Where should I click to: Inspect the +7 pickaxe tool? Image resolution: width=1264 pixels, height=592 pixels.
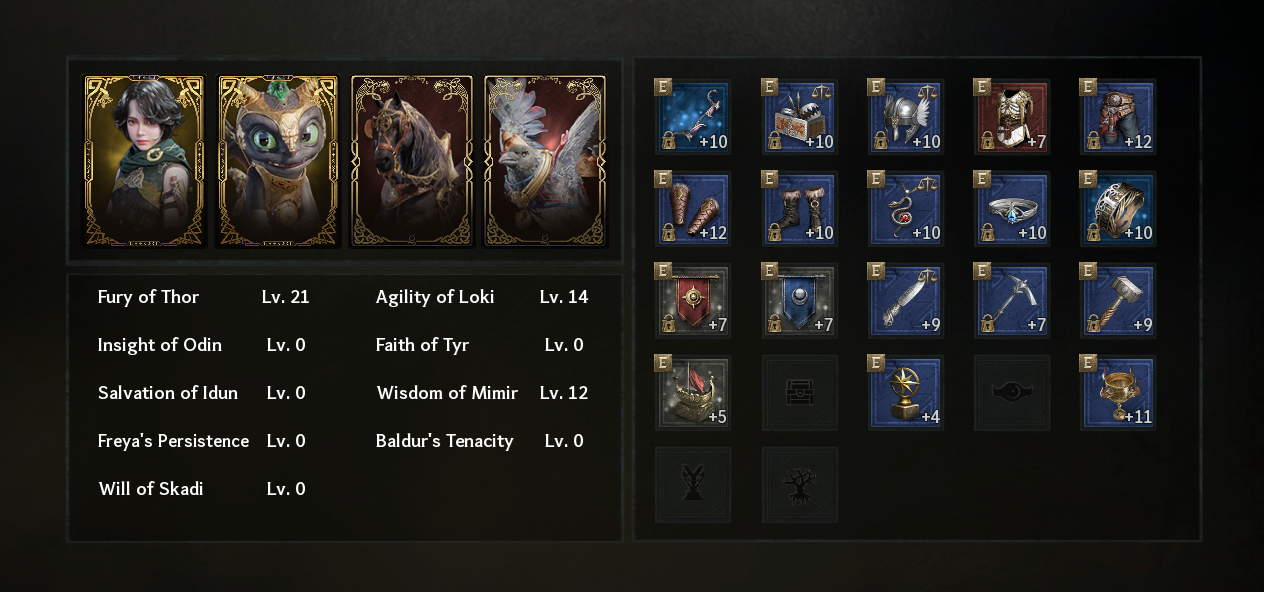tap(1011, 301)
